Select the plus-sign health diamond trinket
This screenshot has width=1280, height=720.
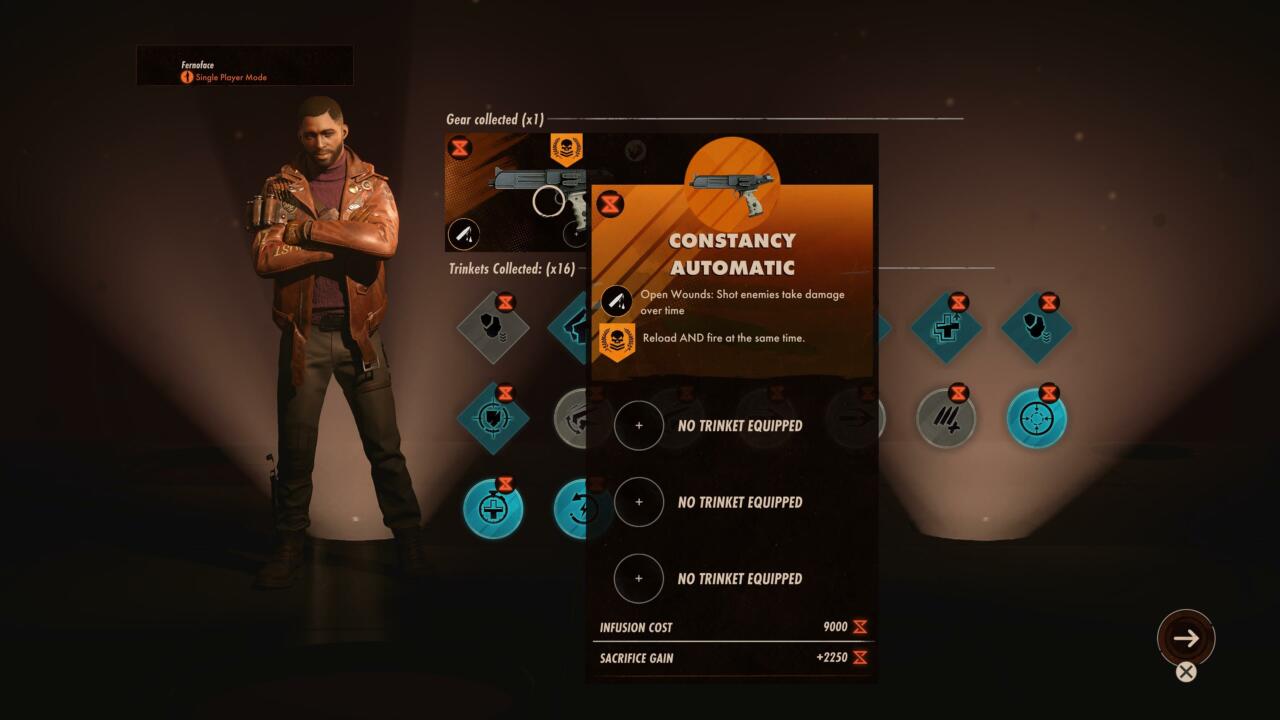pos(944,326)
